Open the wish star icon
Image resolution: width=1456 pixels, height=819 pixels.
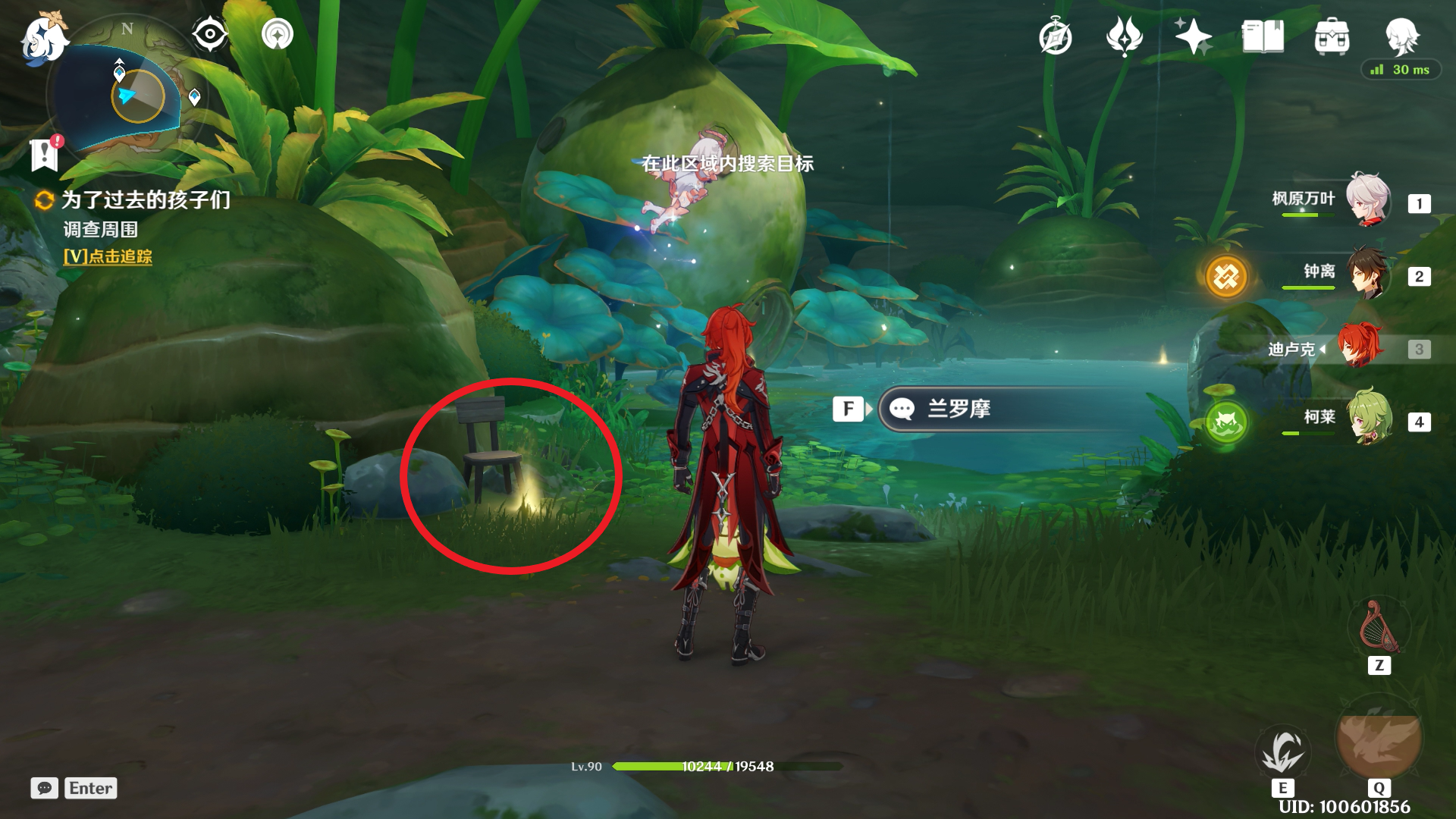[x=1192, y=36]
